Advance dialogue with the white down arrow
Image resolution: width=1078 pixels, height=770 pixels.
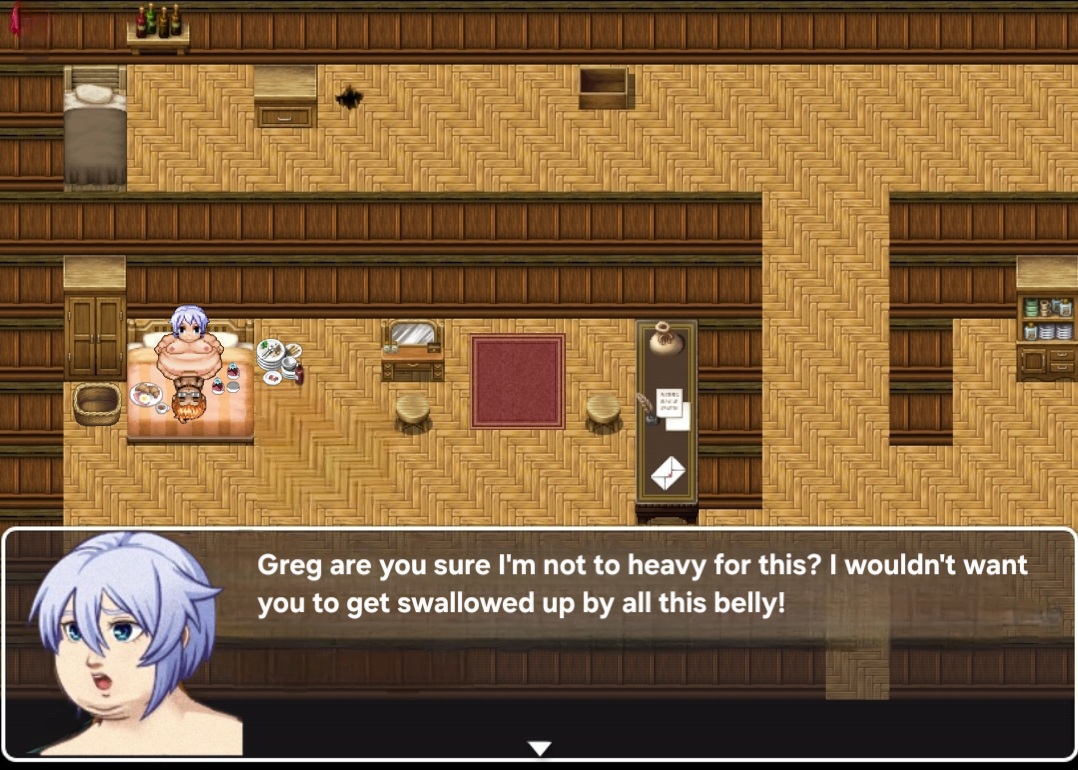[539, 748]
